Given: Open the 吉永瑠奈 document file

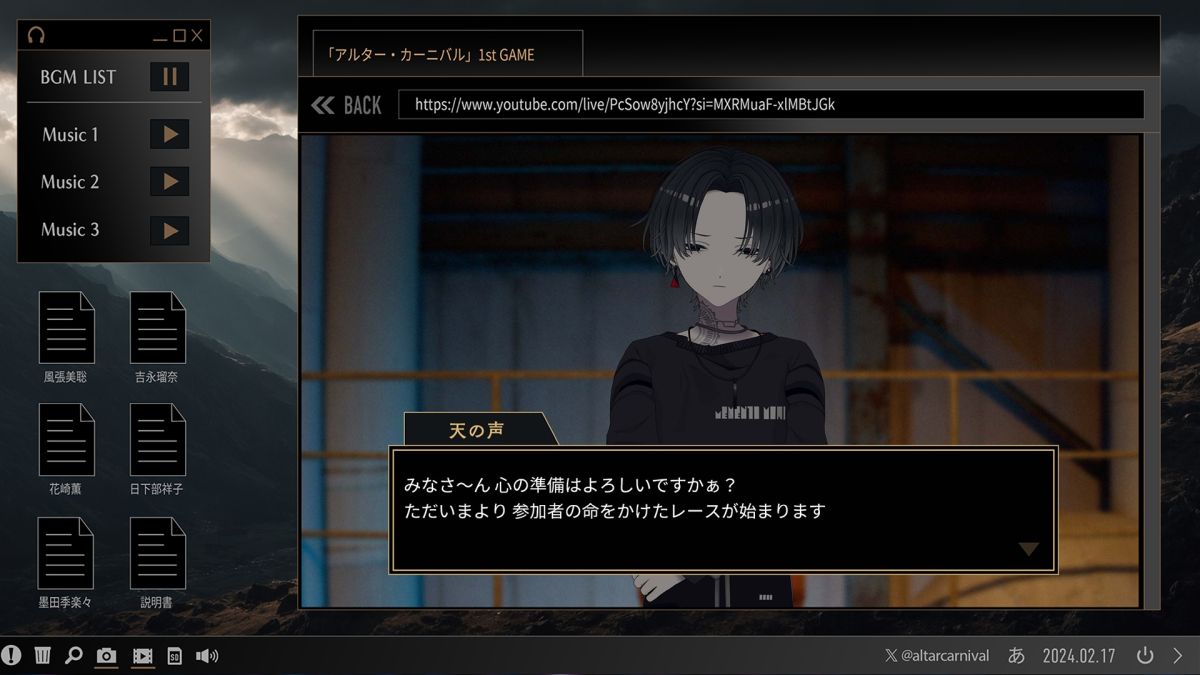Looking at the screenshot, I should click(x=158, y=328).
